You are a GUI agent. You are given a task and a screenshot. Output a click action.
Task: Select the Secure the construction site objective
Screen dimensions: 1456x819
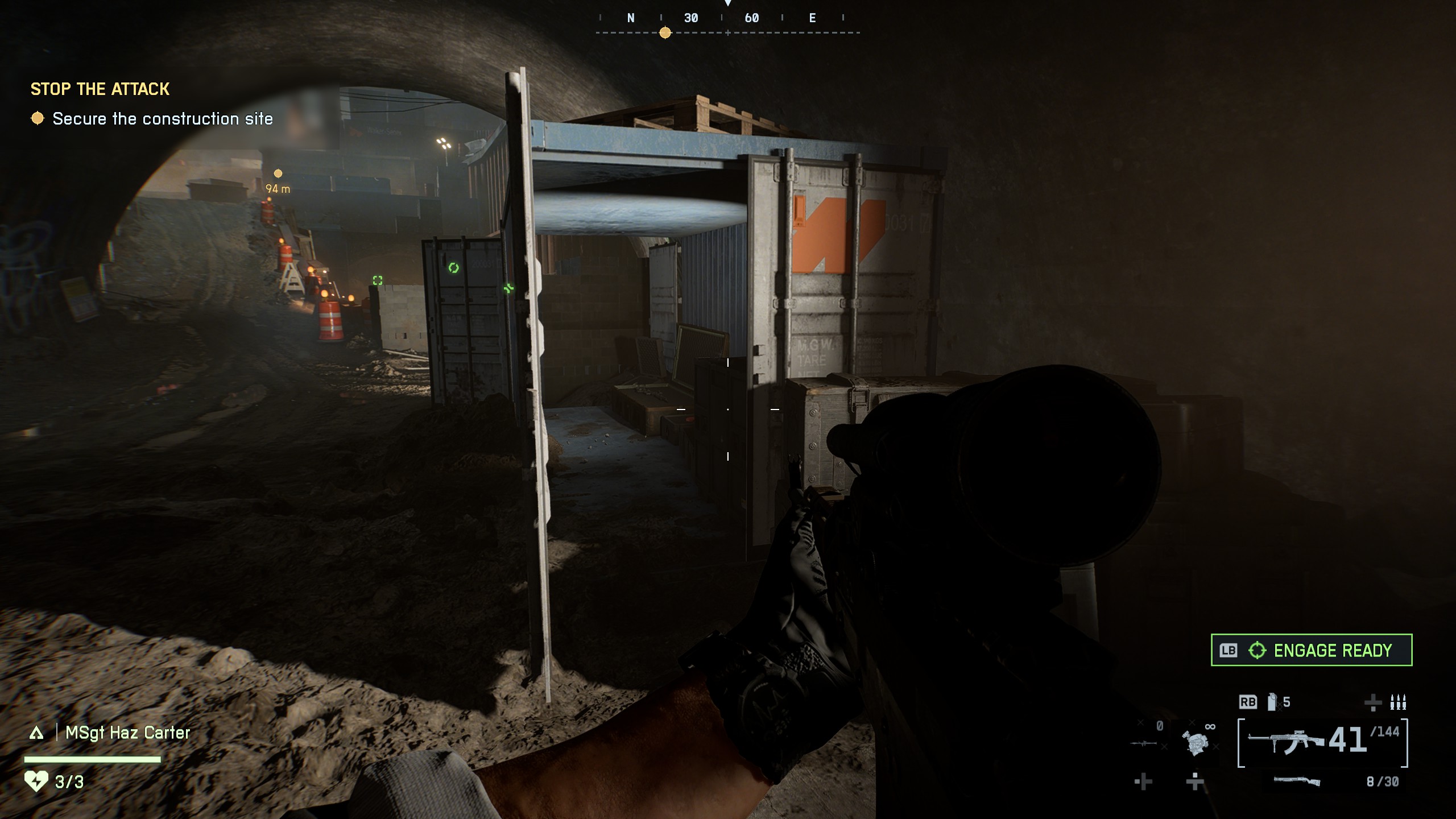coord(162,119)
